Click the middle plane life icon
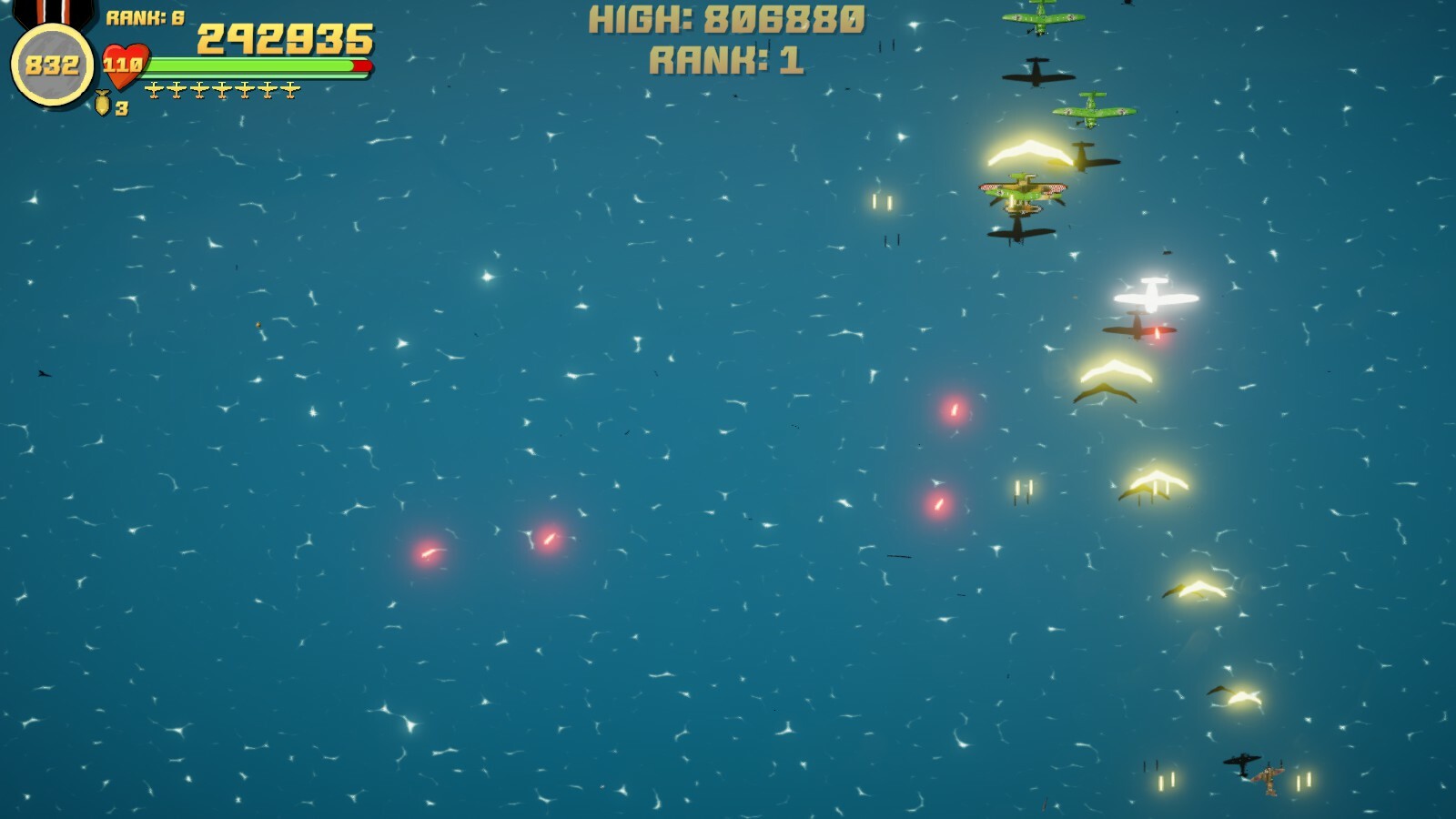Image resolution: width=1456 pixels, height=819 pixels. [223, 88]
